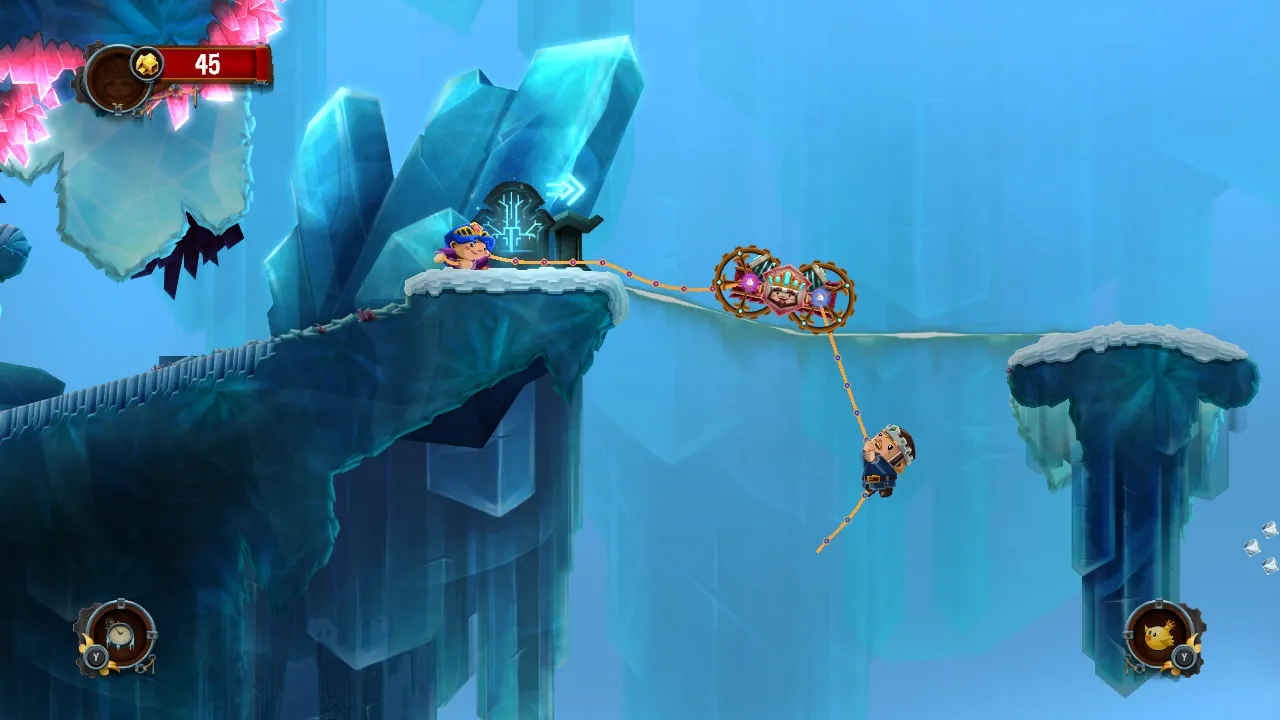Screen dimensions: 1280x720
Task: Select the yellow chick gadget icon
Action: [1157, 634]
